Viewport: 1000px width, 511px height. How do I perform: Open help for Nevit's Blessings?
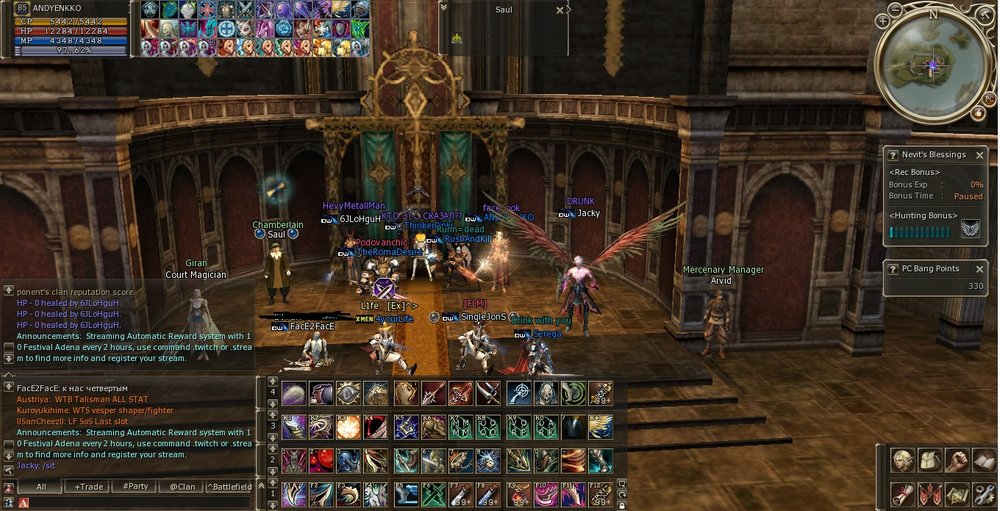coord(893,155)
